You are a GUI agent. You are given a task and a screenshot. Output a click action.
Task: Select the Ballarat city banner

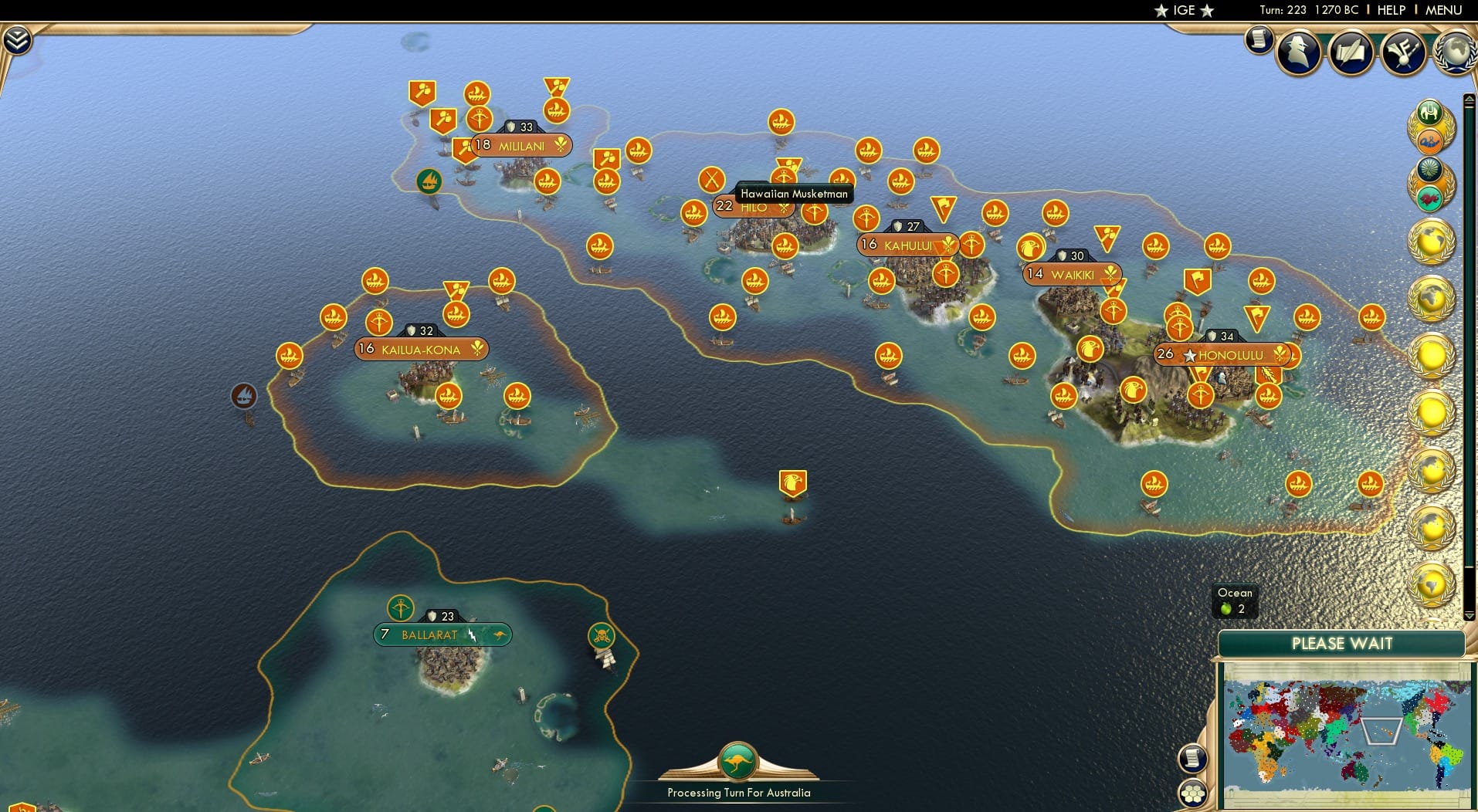pyautogui.click(x=442, y=634)
